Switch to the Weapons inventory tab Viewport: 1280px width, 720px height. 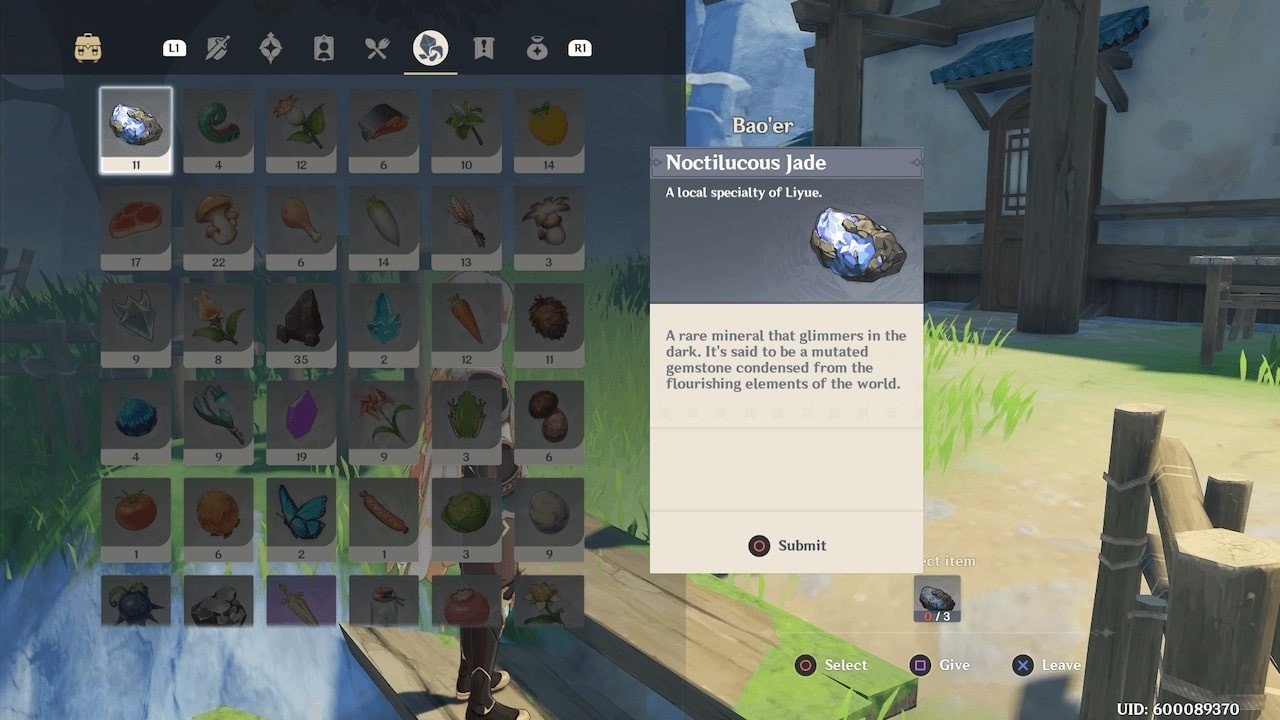219,48
